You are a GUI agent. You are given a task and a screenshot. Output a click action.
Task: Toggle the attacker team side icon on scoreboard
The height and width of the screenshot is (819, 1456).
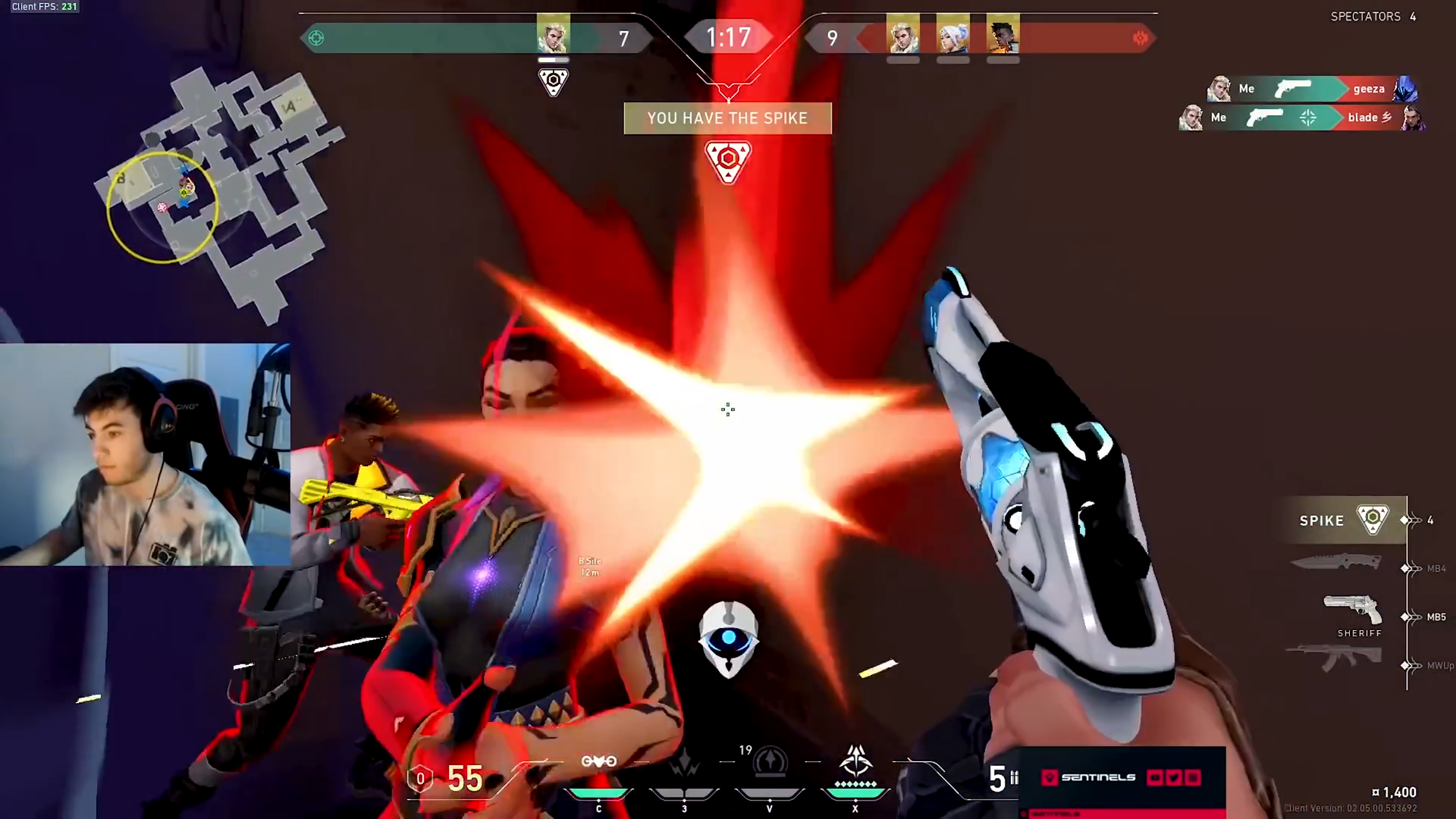coord(1140,37)
